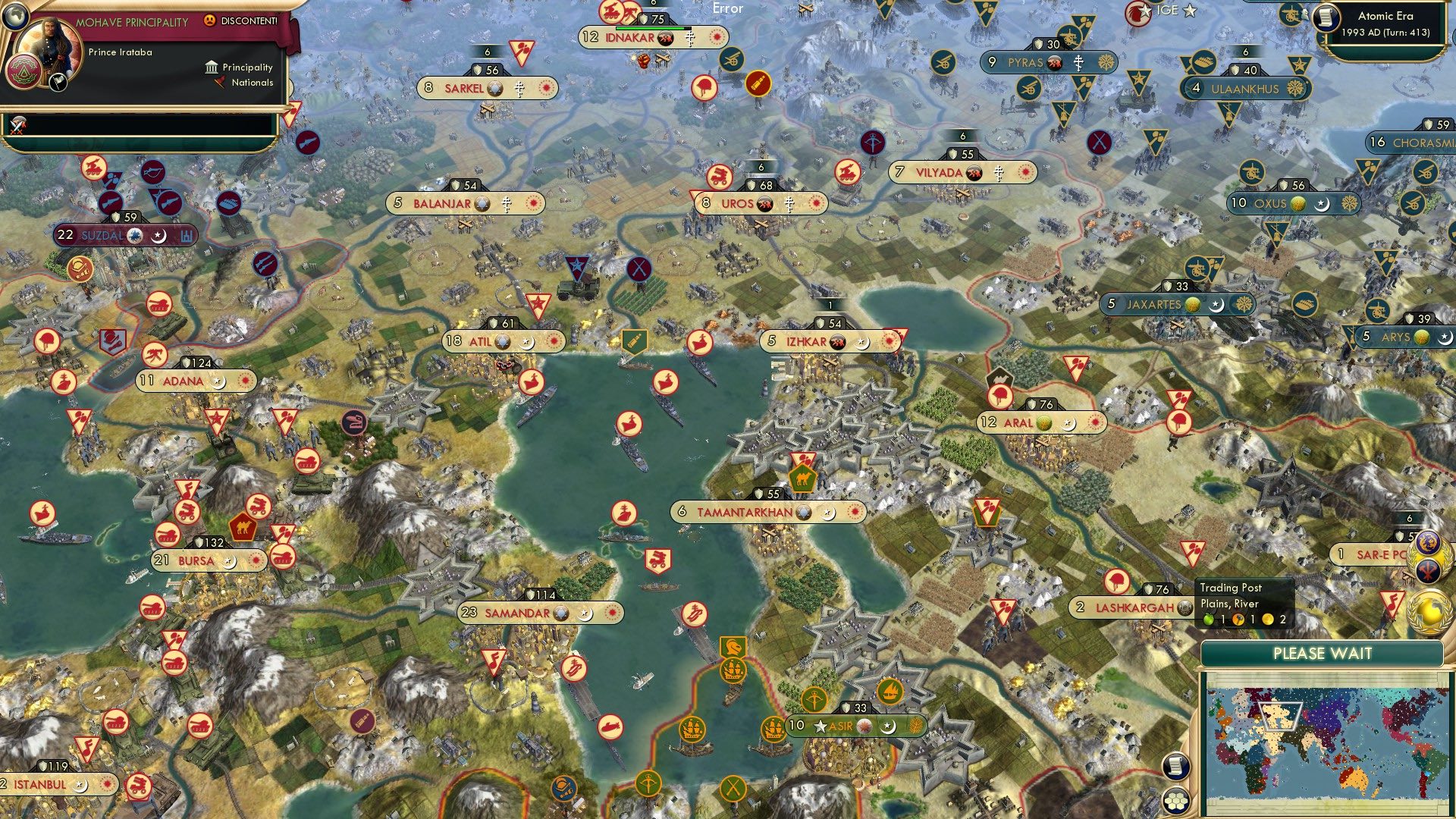Toggle strategic view using the hex grid icon
This screenshot has width=1456, height=819.
point(1175,799)
